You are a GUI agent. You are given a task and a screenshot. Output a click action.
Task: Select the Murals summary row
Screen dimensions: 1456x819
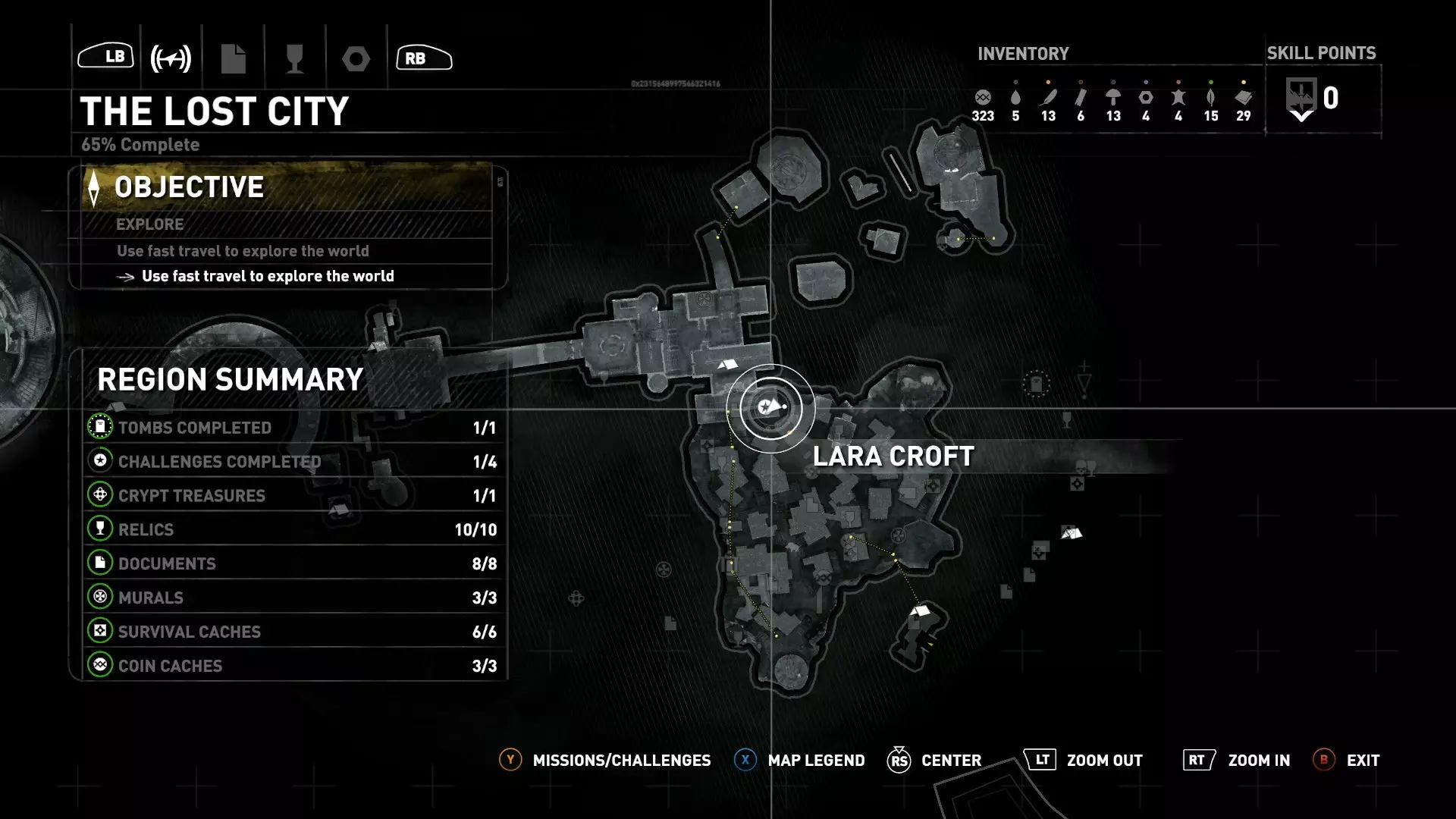pyautogui.click(x=292, y=598)
